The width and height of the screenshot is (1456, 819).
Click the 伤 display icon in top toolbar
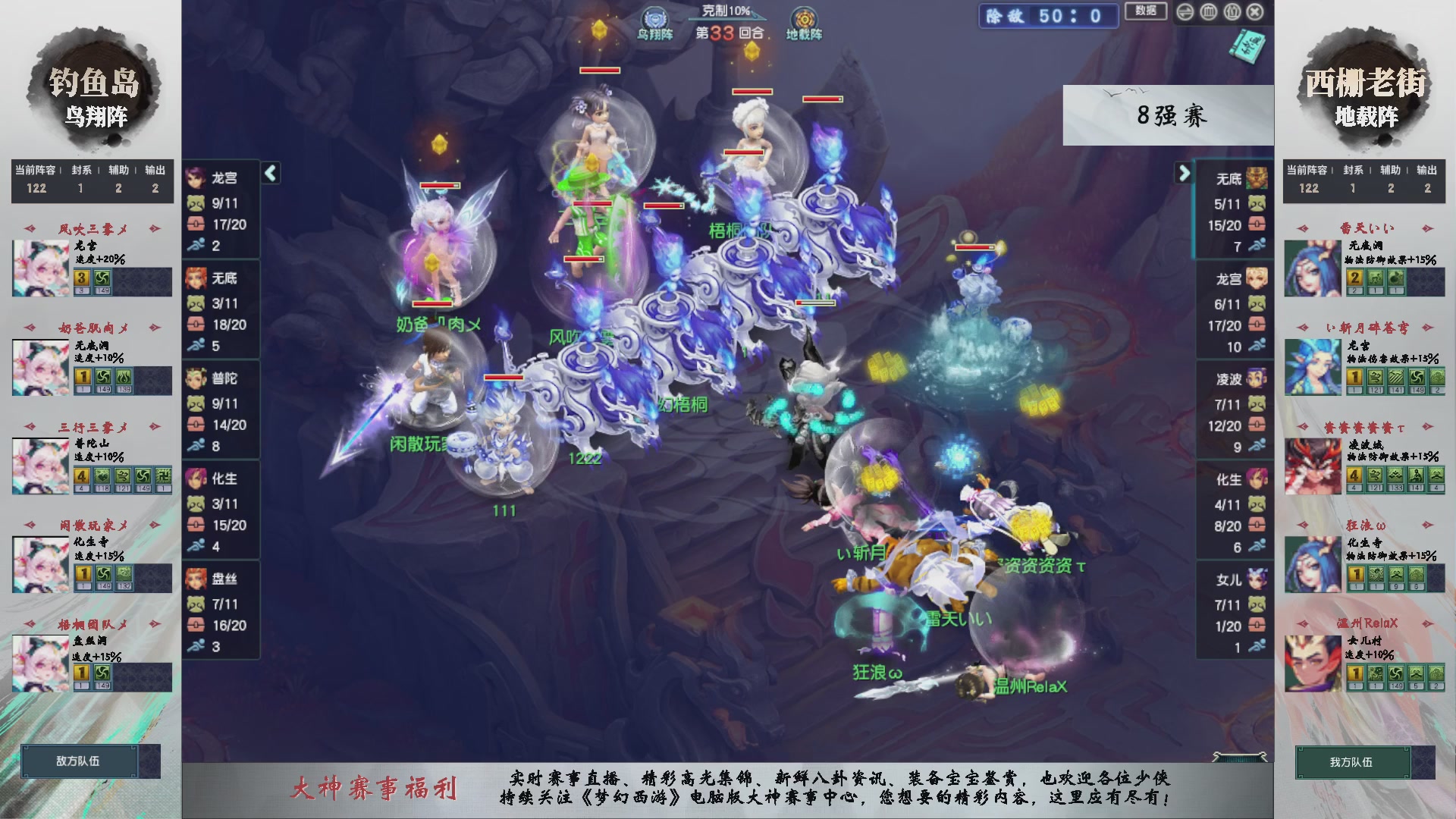click(1232, 12)
